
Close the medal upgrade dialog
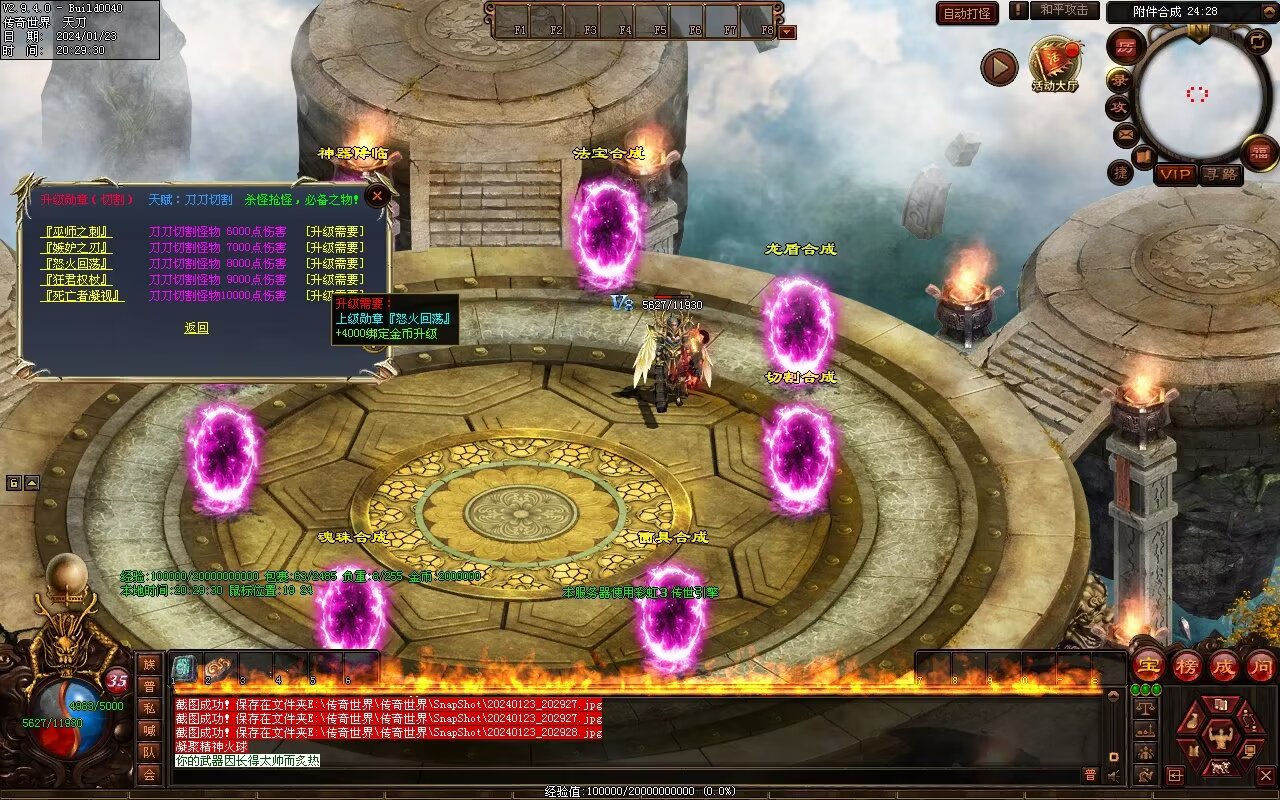tap(377, 197)
